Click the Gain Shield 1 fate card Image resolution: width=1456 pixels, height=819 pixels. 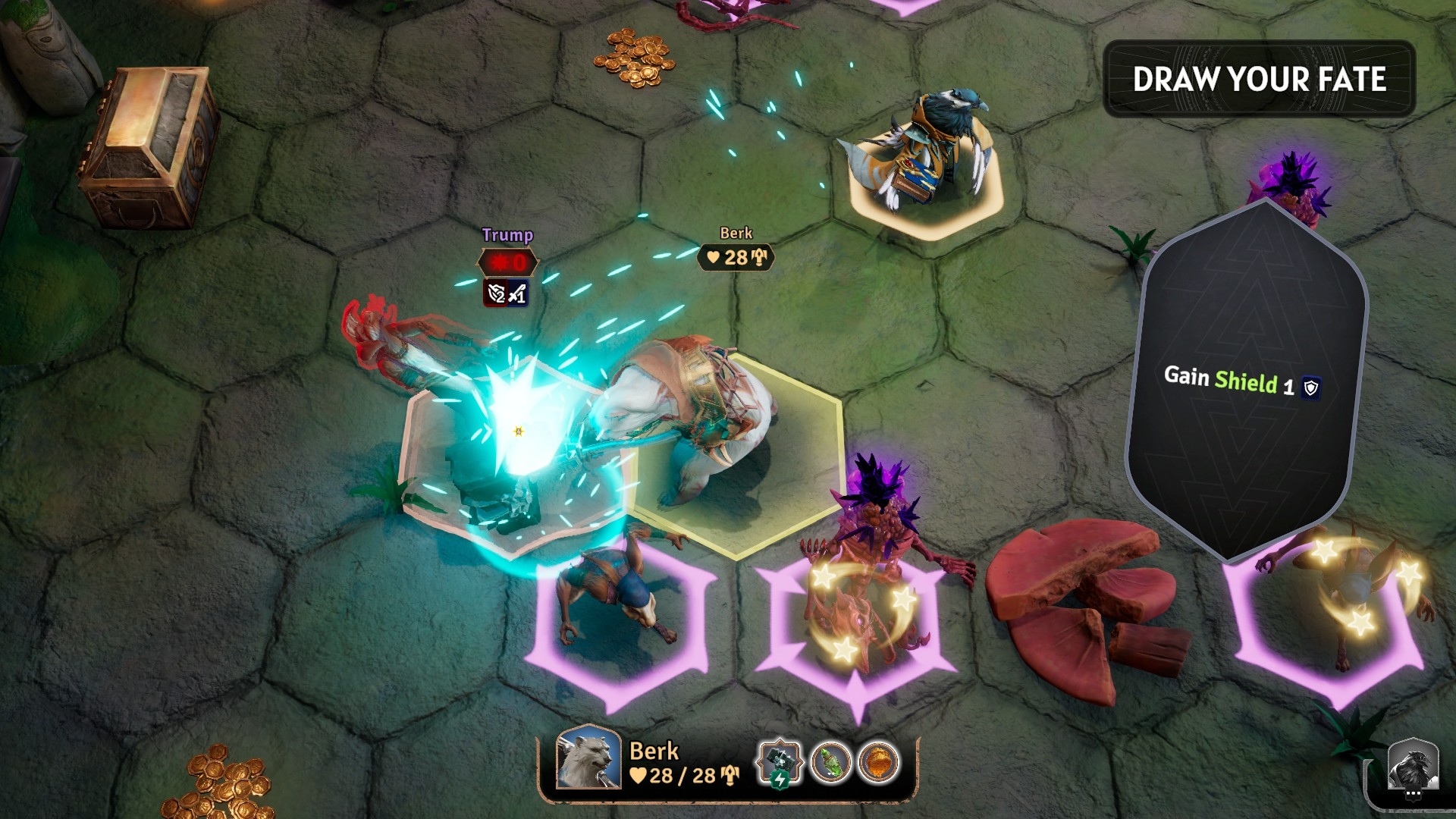coord(1246,381)
